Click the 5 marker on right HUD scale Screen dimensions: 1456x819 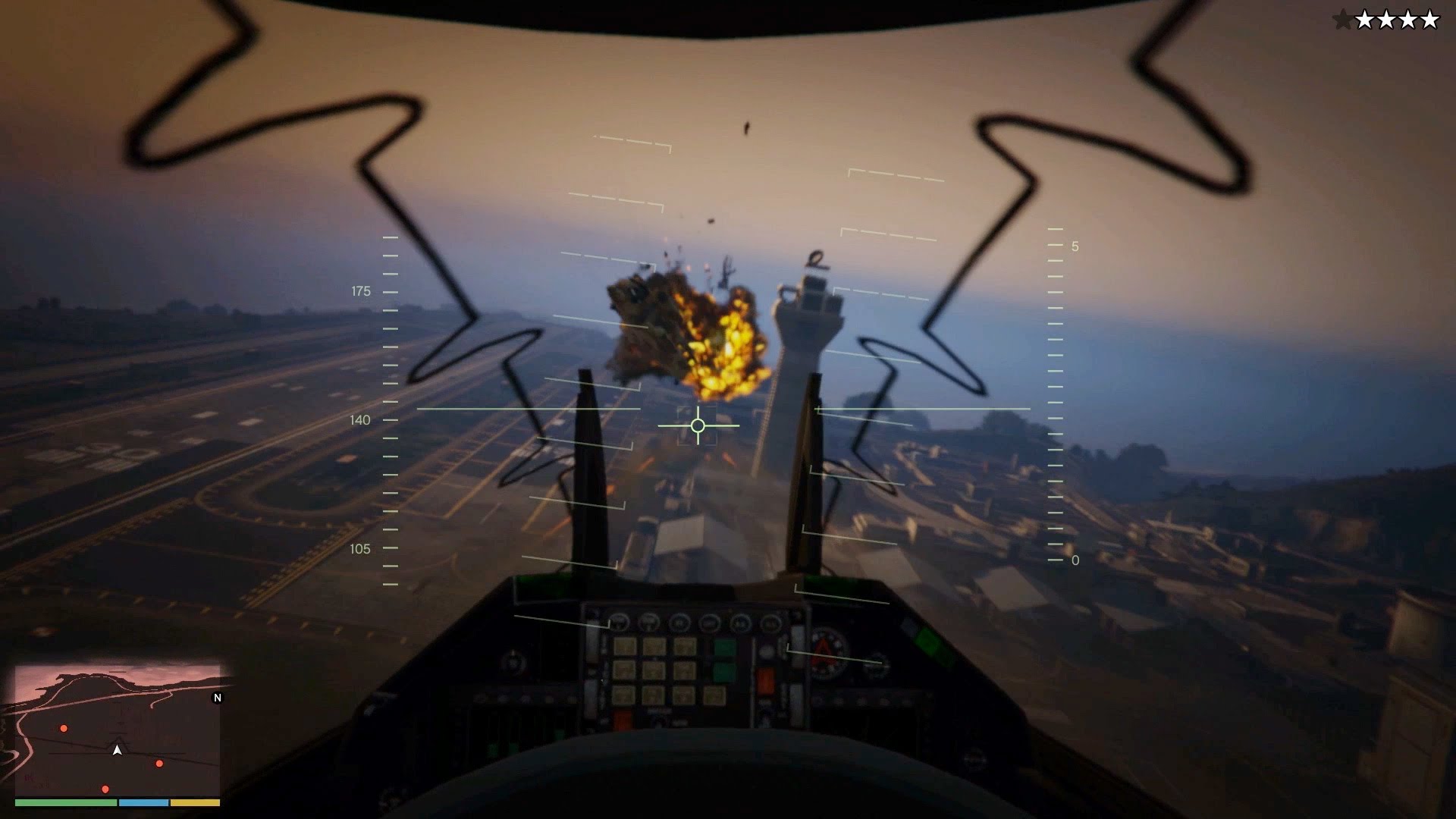[1074, 246]
